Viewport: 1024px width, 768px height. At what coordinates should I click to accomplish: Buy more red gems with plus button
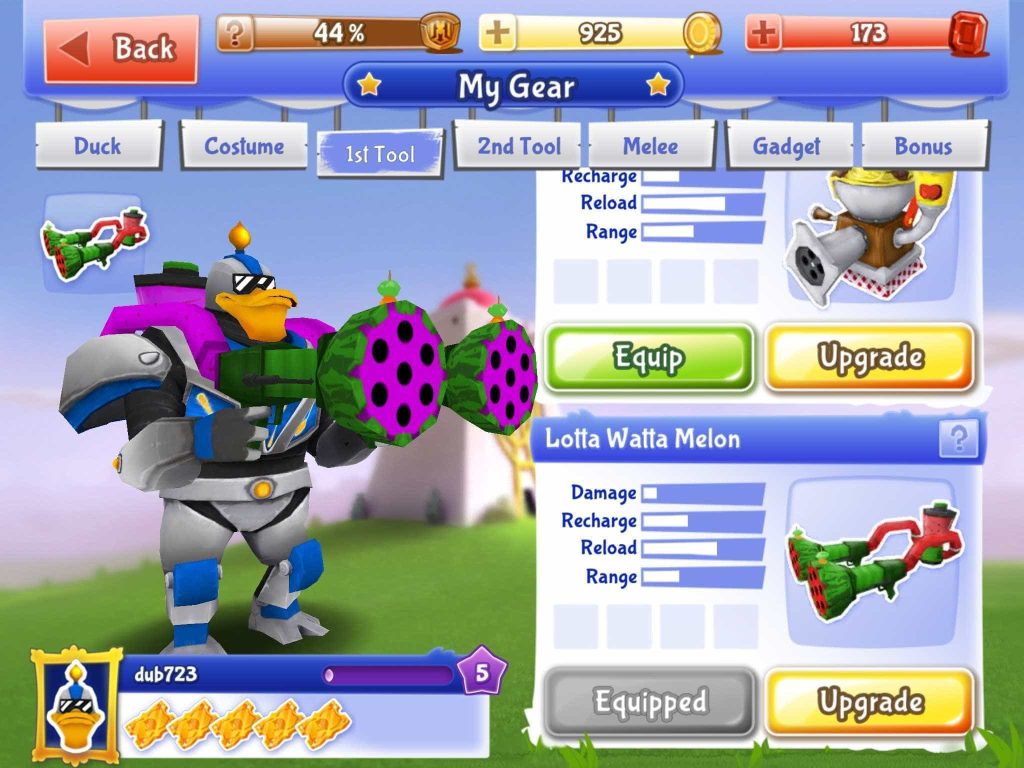click(x=764, y=34)
